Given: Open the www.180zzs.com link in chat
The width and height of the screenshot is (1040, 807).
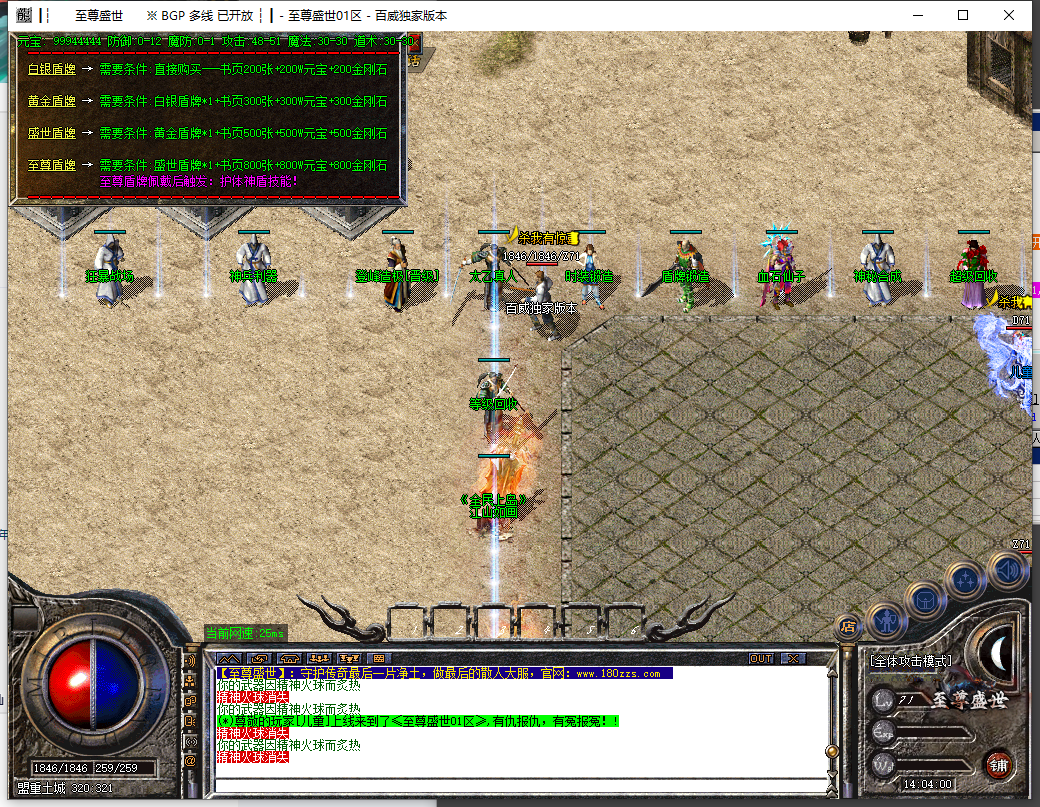Looking at the screenshot, I should point(617,674).
